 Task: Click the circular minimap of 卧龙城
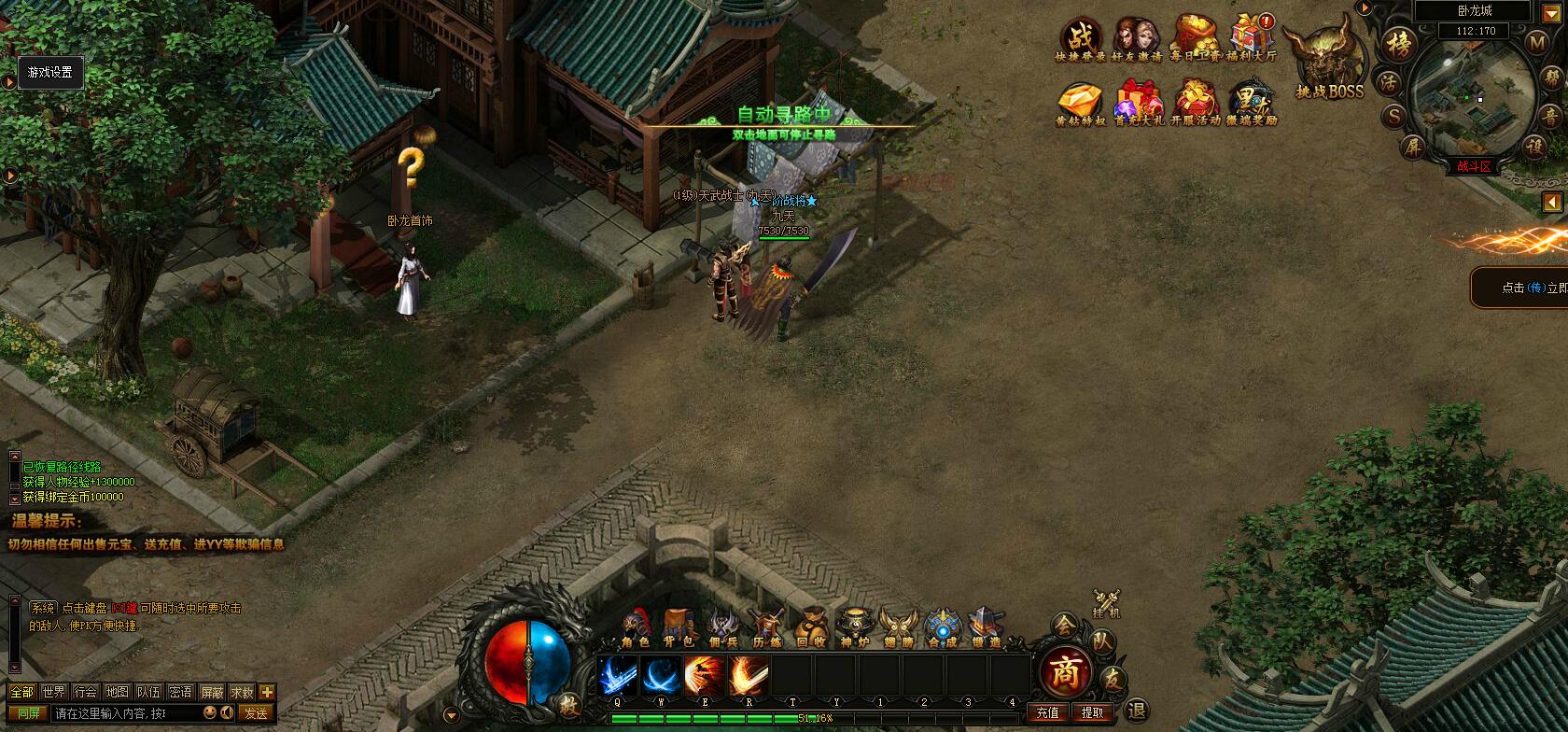coord(1472,93)
